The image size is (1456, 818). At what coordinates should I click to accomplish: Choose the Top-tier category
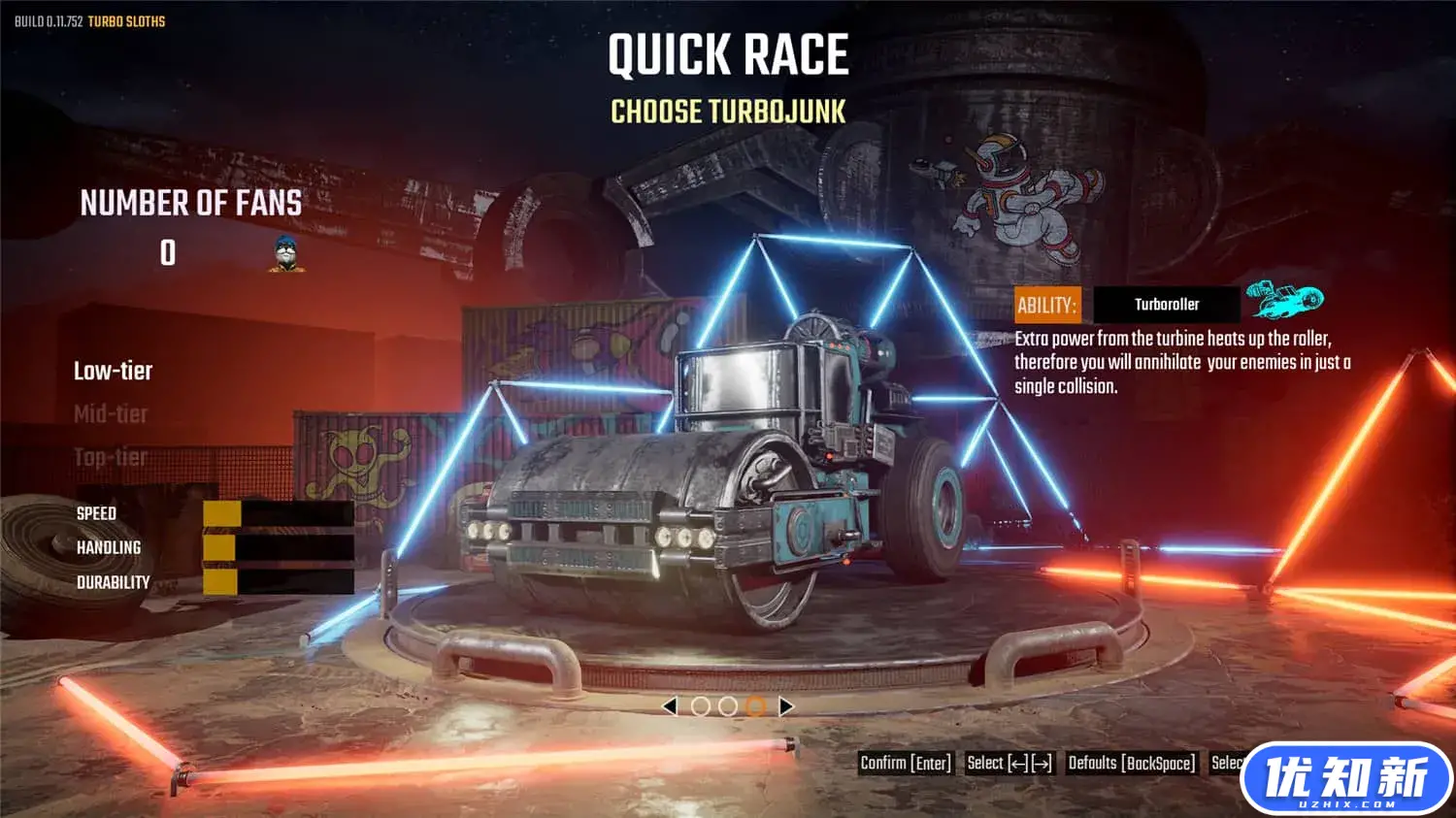point(111,457)
